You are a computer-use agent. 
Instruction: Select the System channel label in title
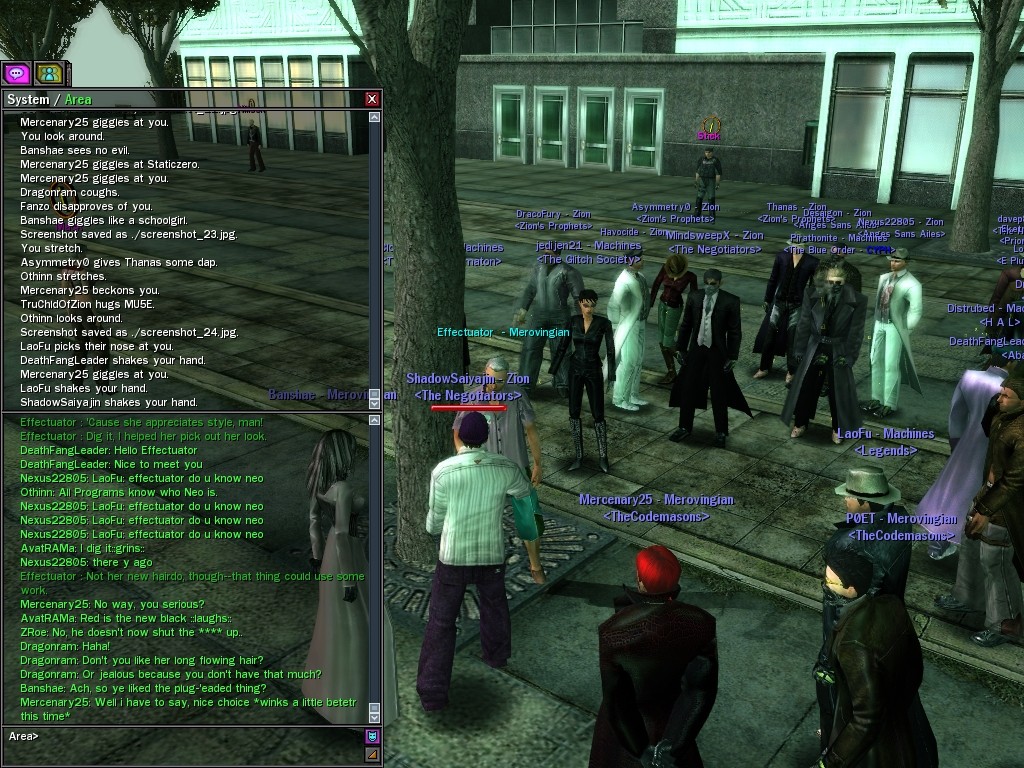coord(28,99)
